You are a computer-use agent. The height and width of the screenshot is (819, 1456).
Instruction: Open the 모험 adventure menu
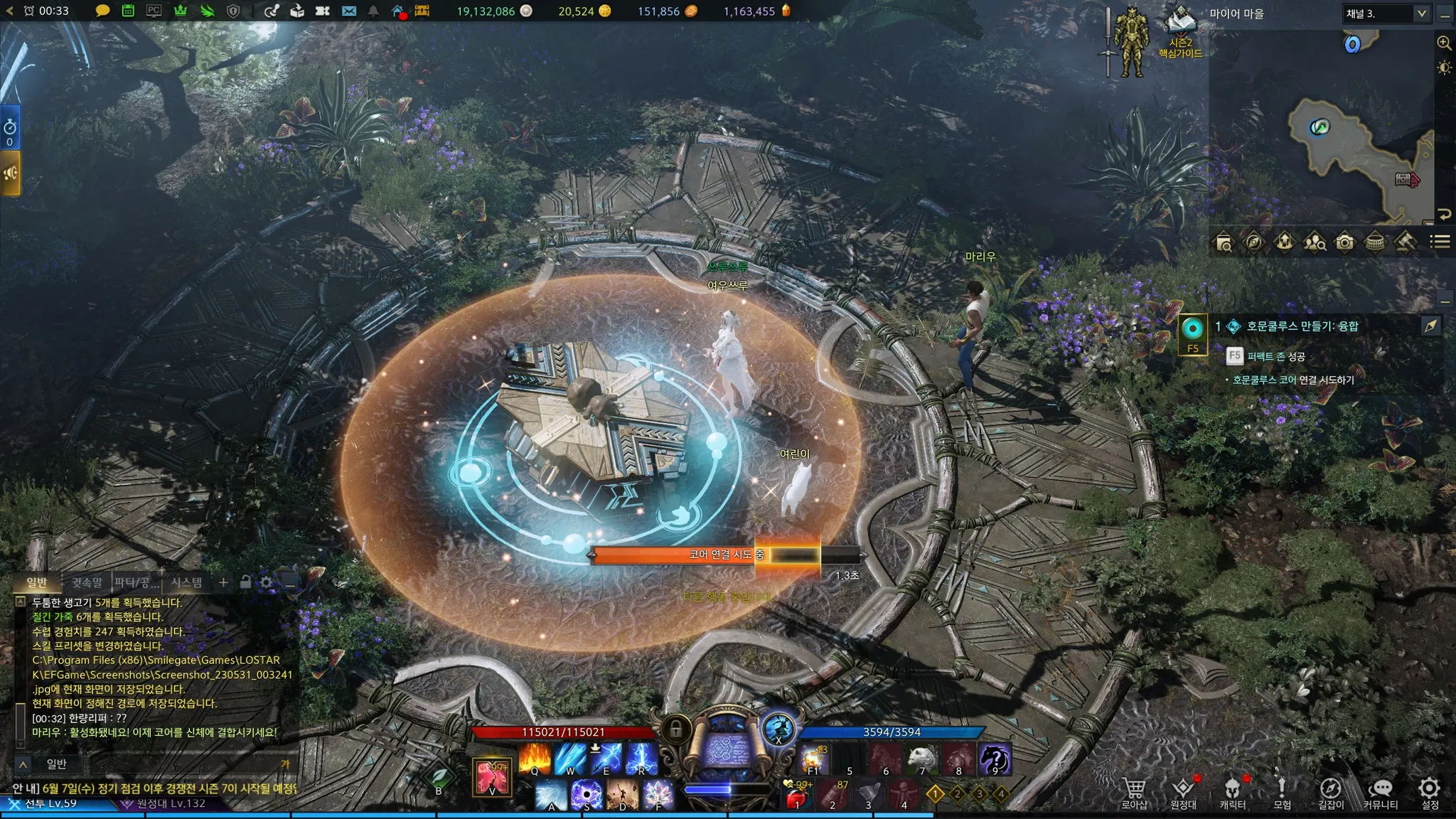1281,791
